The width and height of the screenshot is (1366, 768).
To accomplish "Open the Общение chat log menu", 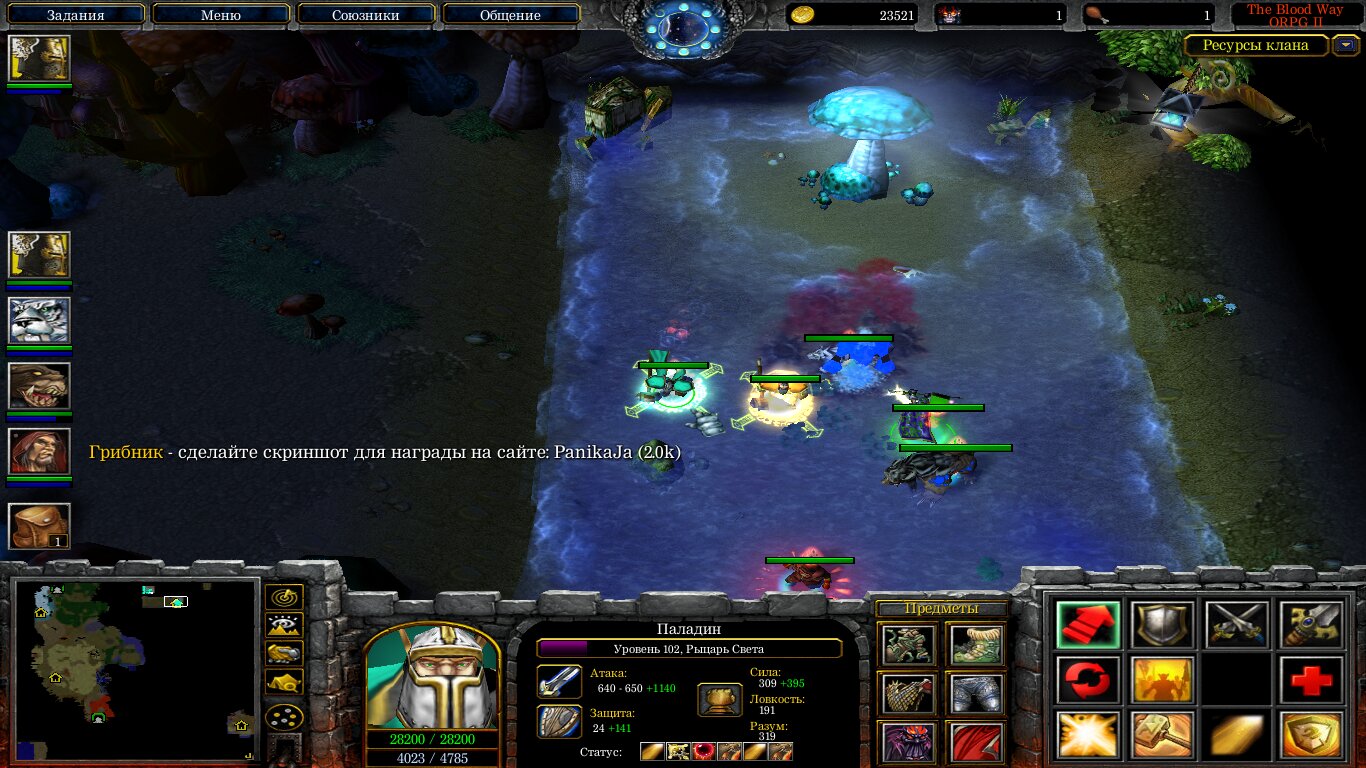I will point(510,15).
